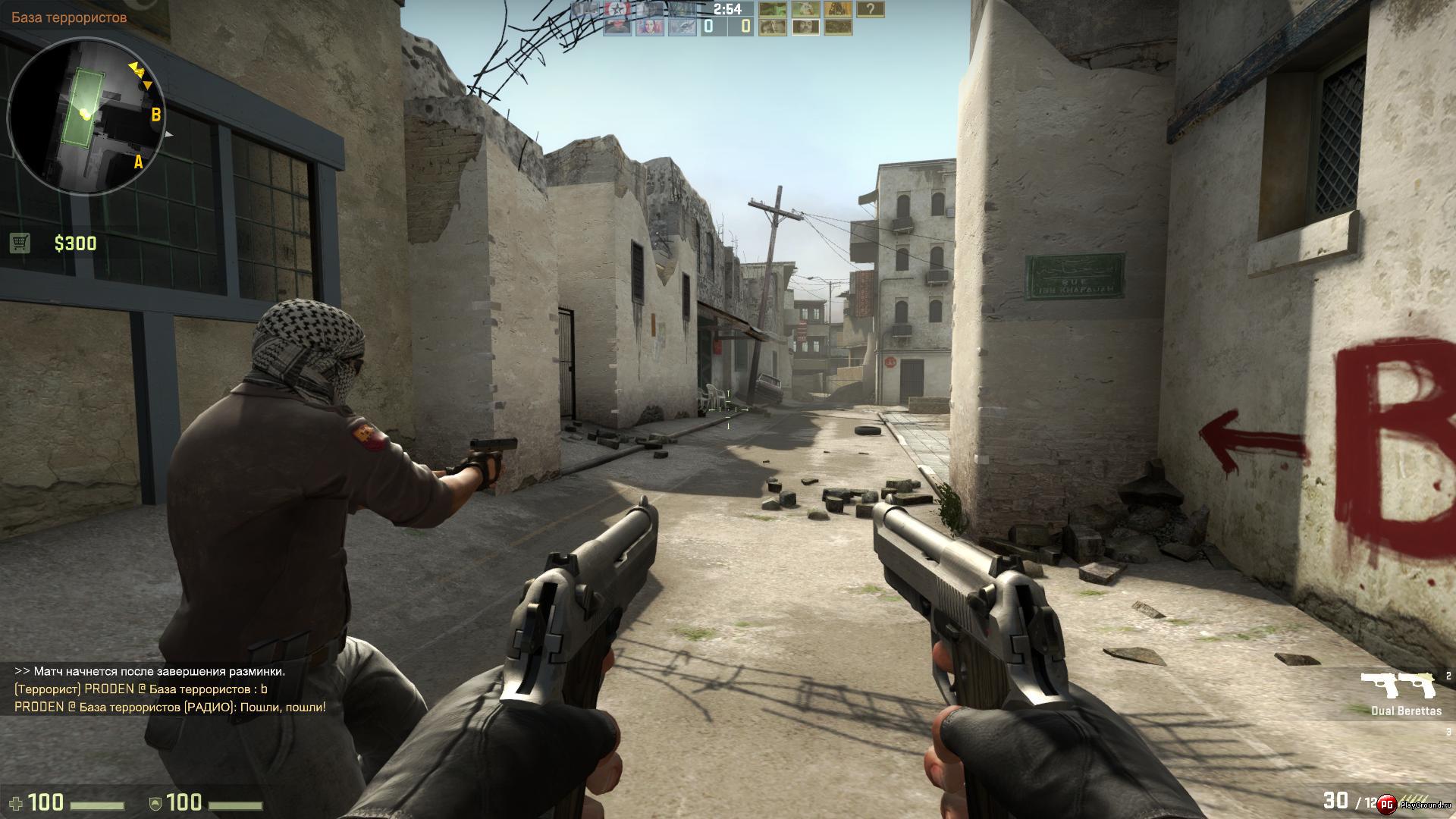Click the armor shield icon
The height and width of the screenshot is (819, 1456).
(x=155, y=803)
